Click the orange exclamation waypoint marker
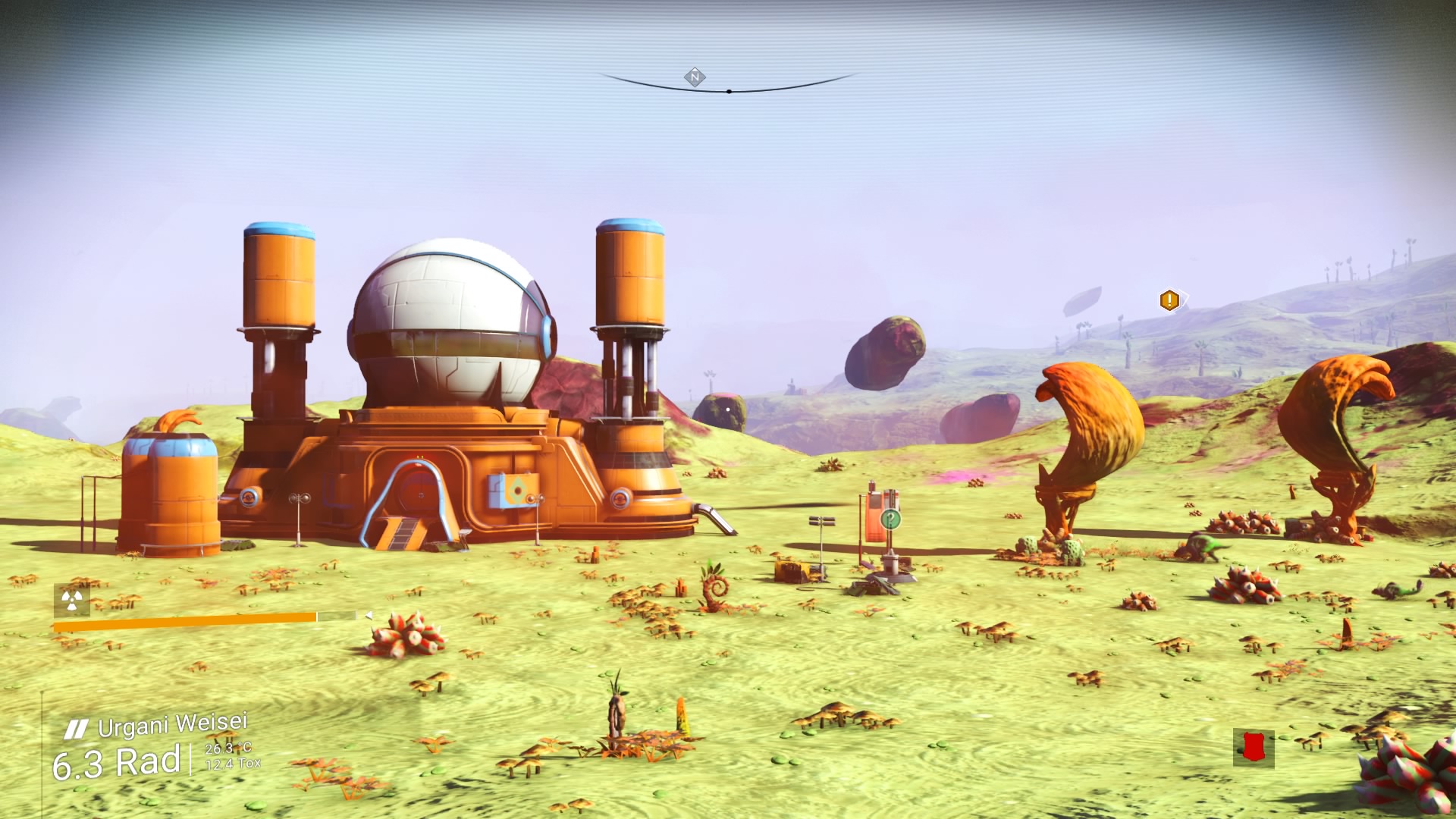This screenshot has height=819, width=1456. (x=1169, y=300)
